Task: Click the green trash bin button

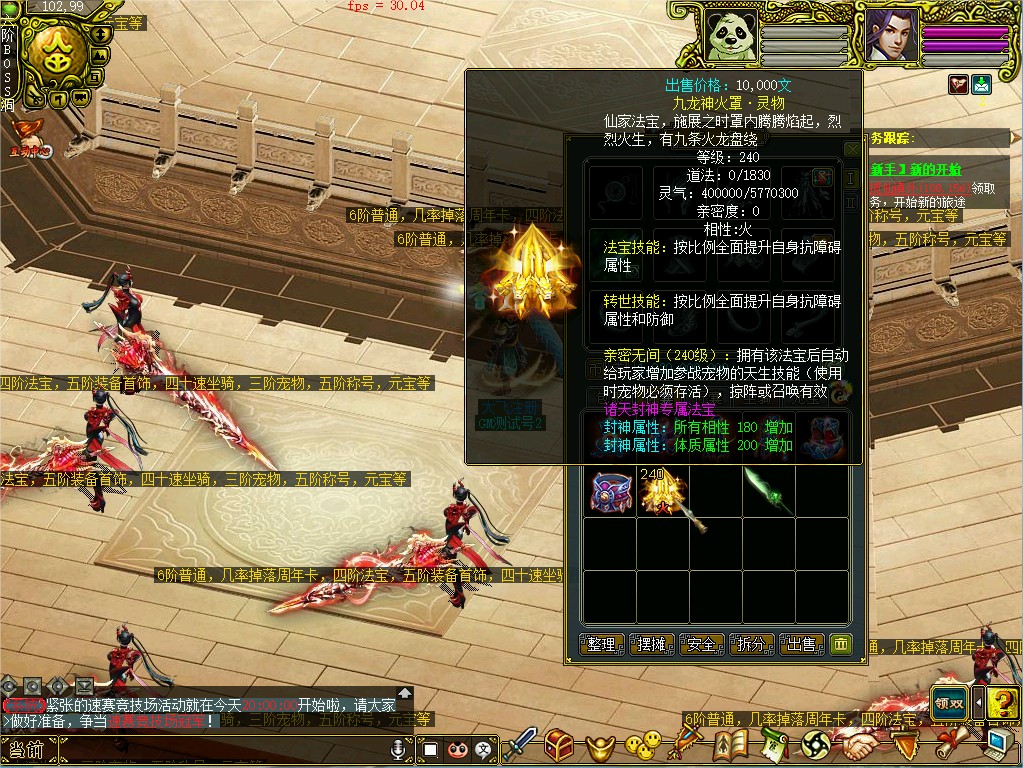Action: pyautogui.click(x=841, y=644)
